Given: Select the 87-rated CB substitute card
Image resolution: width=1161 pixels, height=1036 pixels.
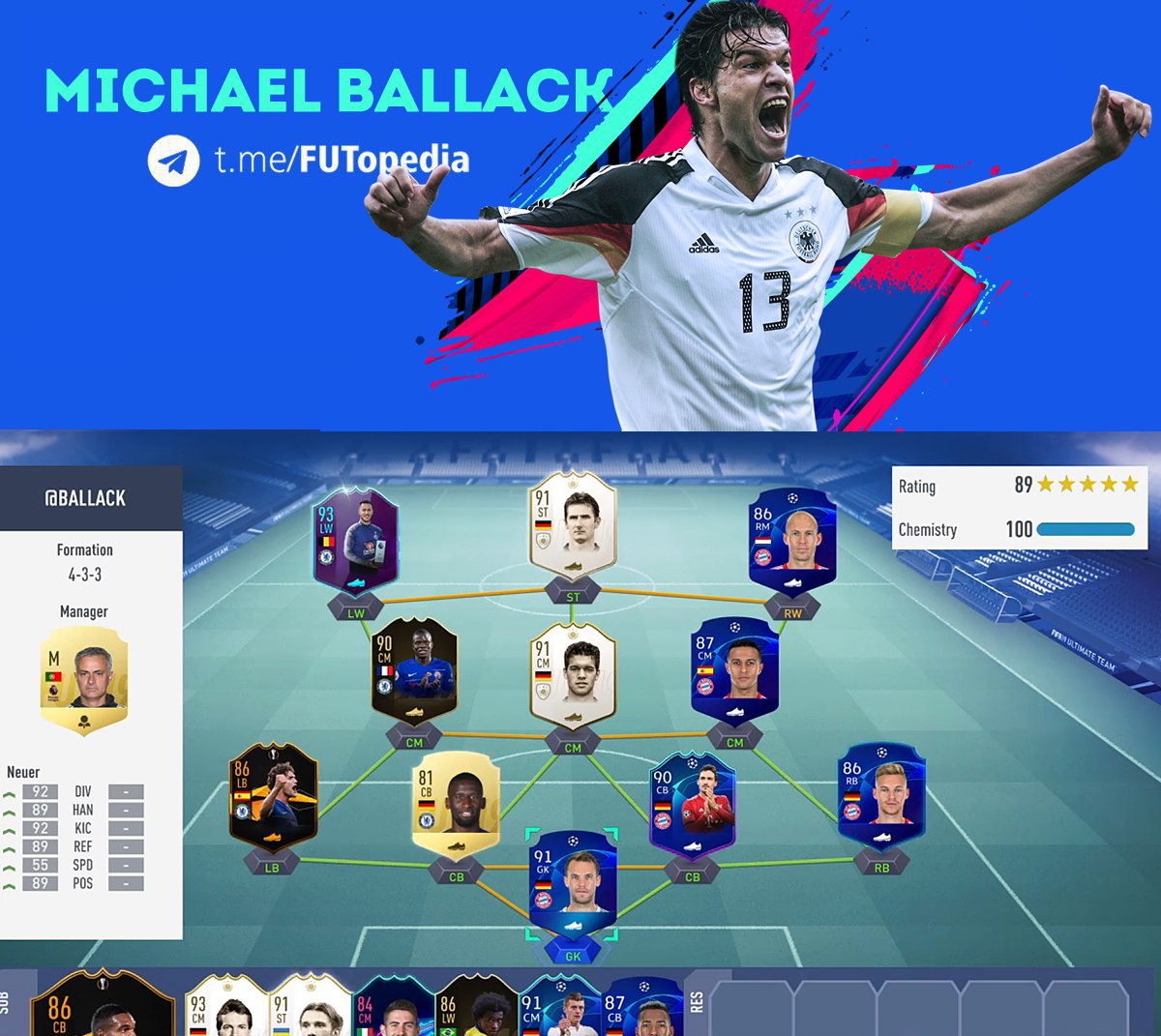Looking at the screenshot, I should 643,1008.
